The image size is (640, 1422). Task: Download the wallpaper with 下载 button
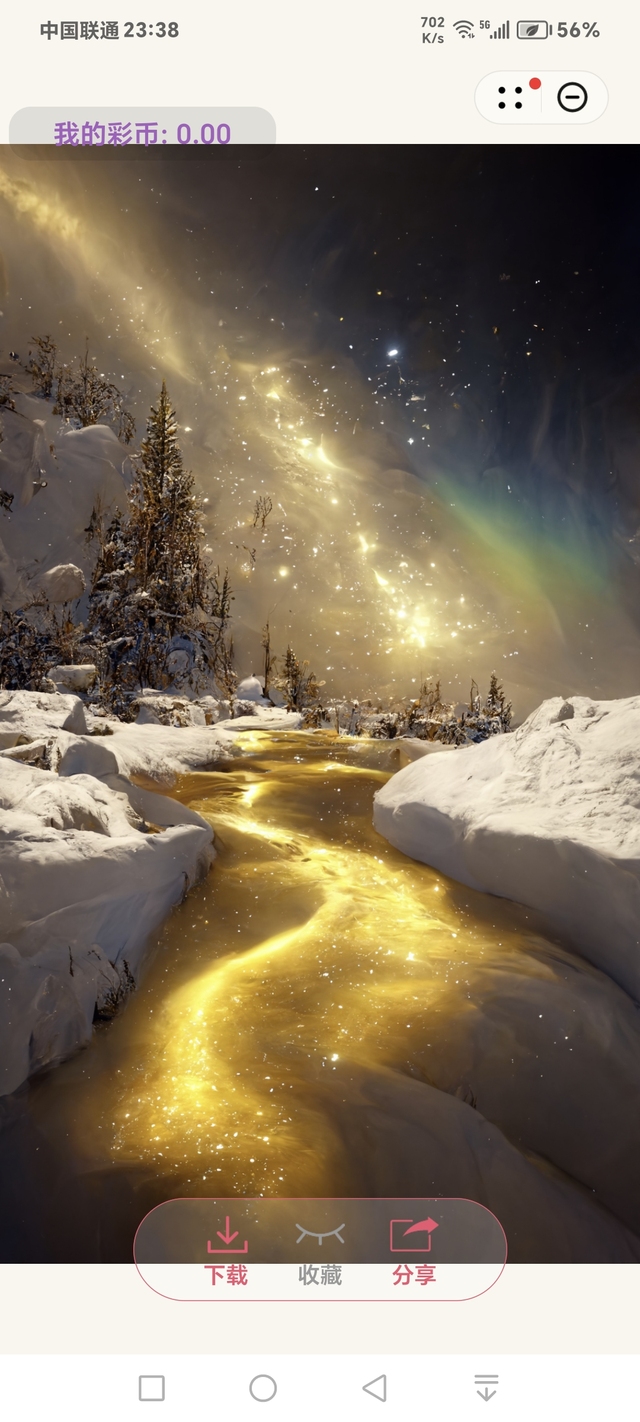point(227,1250)
